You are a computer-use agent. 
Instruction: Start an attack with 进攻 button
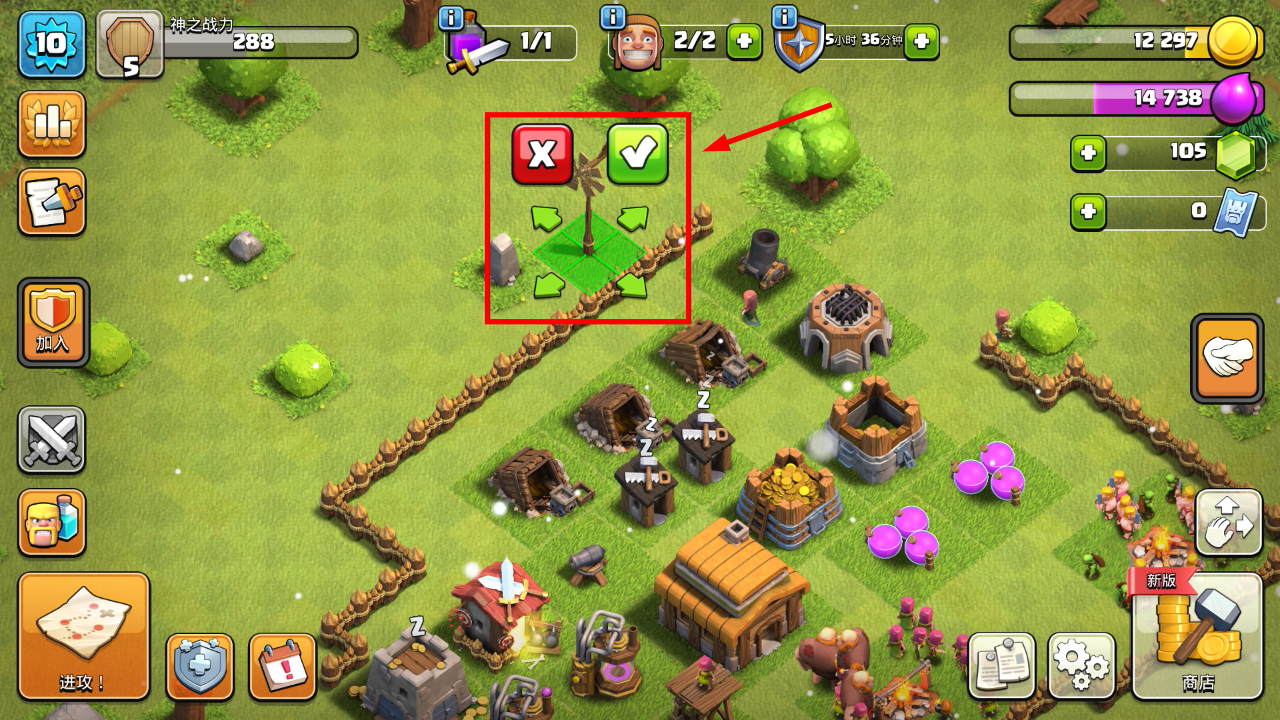click(83, 636)
